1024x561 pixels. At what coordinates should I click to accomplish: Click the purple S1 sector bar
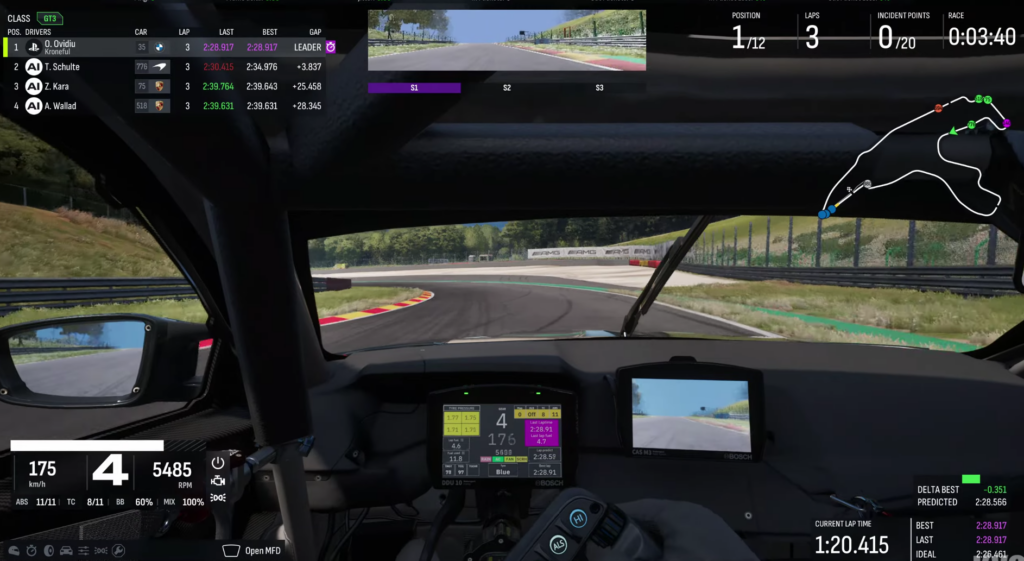414,88
